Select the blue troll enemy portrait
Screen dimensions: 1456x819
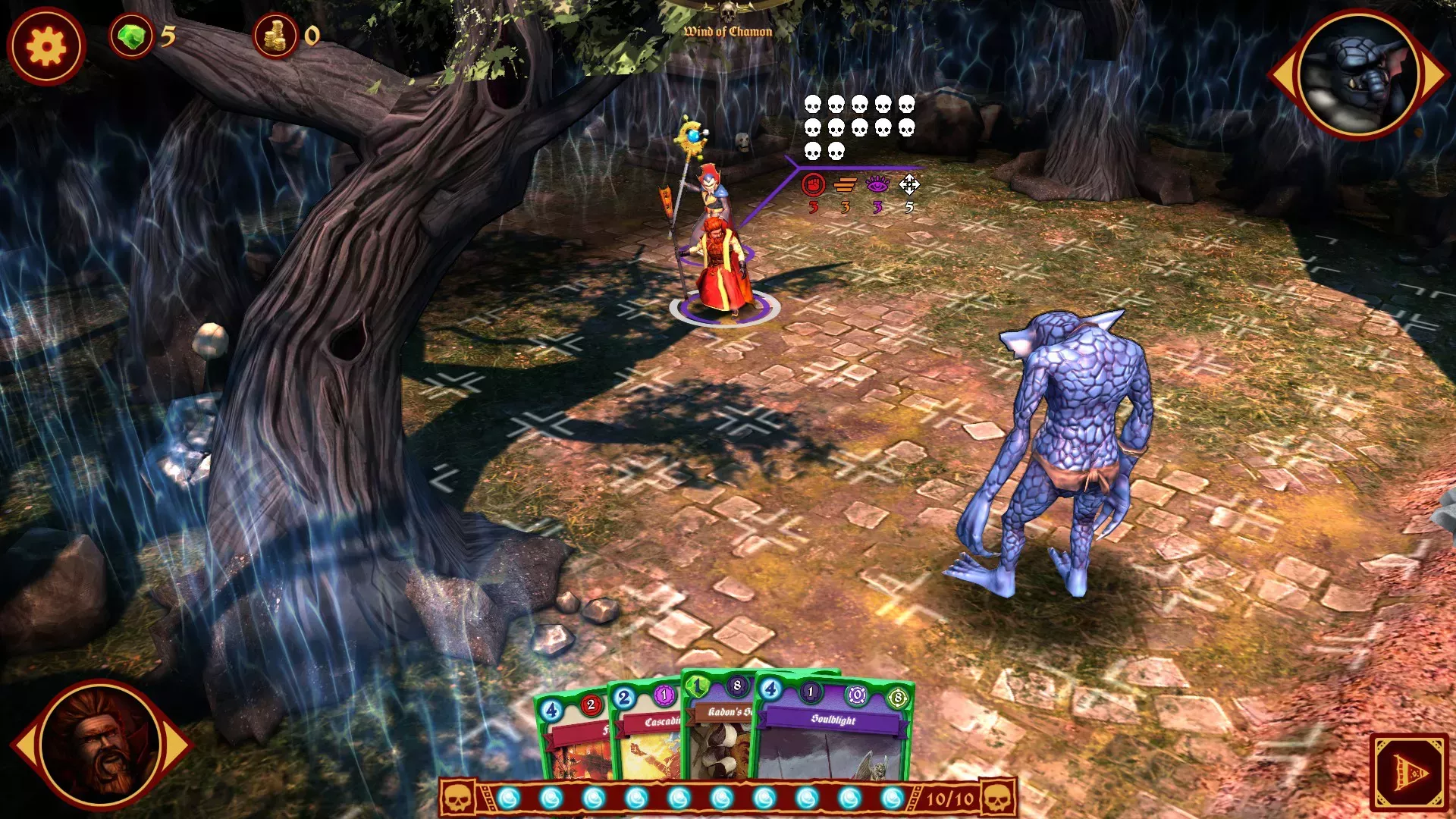coord(1357,74)
